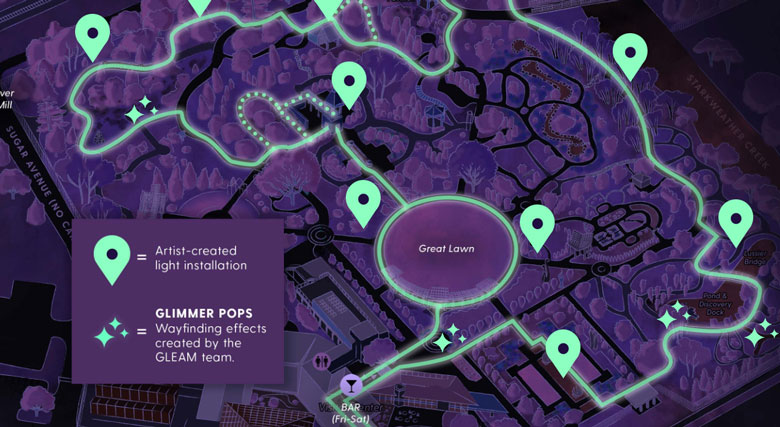The width and height of the screenshot is (780, 427).
Task: Click the light installation pin right of Great Lawn
Action: point(537,224)
